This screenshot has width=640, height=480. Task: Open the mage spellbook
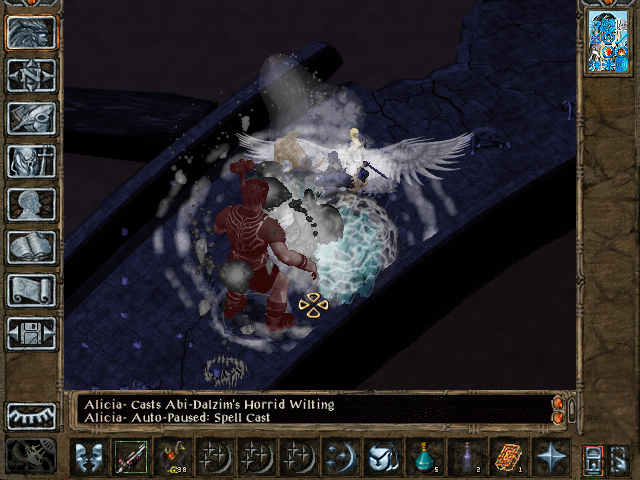point(31,247)
